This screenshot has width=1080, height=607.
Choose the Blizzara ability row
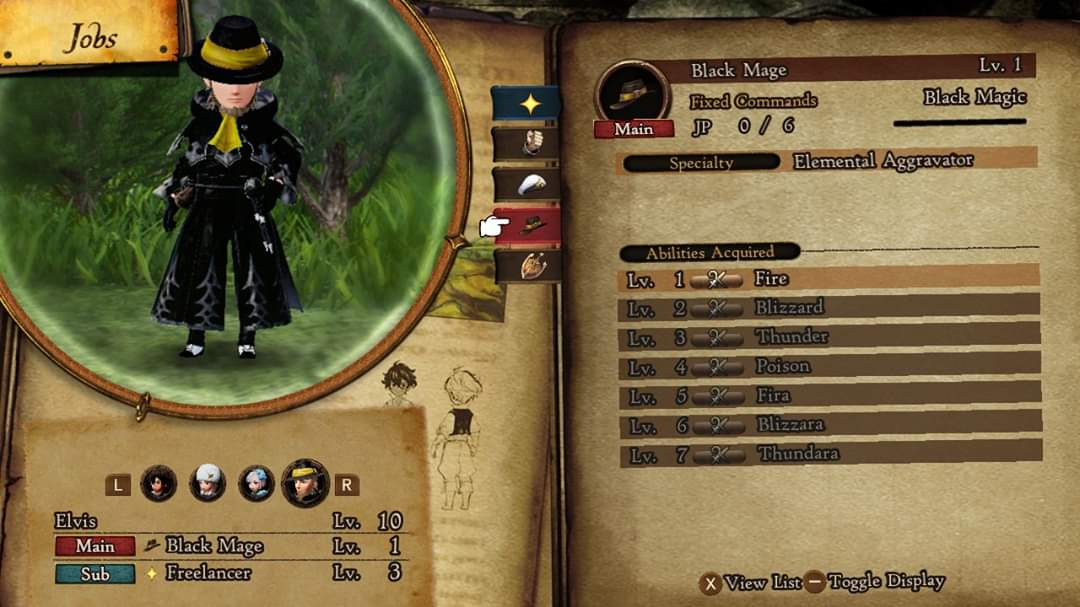click(828, 424)
